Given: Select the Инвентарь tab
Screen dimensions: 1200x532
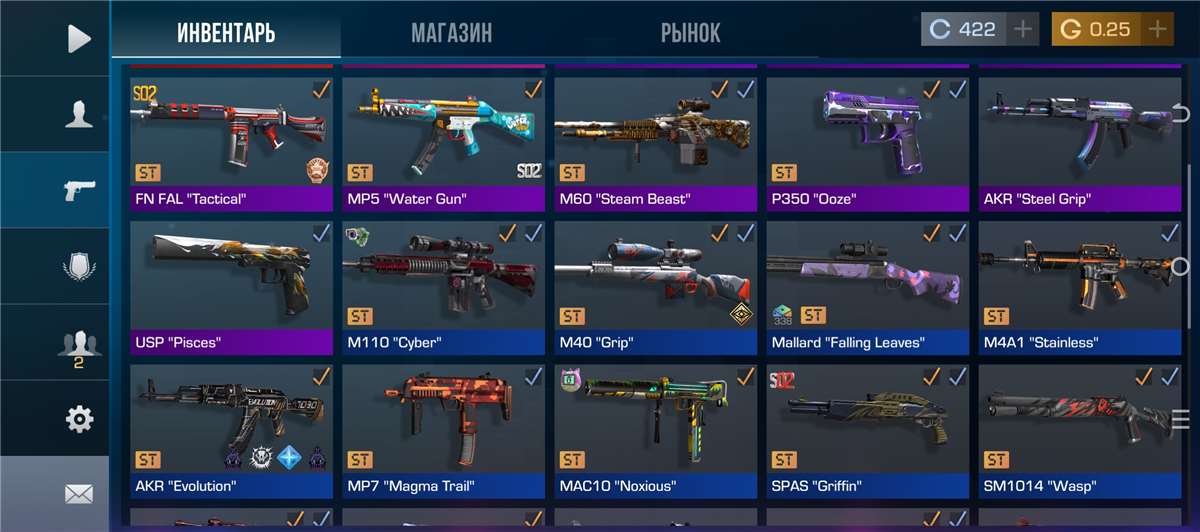Looking at the screenshot, I should pos(226,33).
